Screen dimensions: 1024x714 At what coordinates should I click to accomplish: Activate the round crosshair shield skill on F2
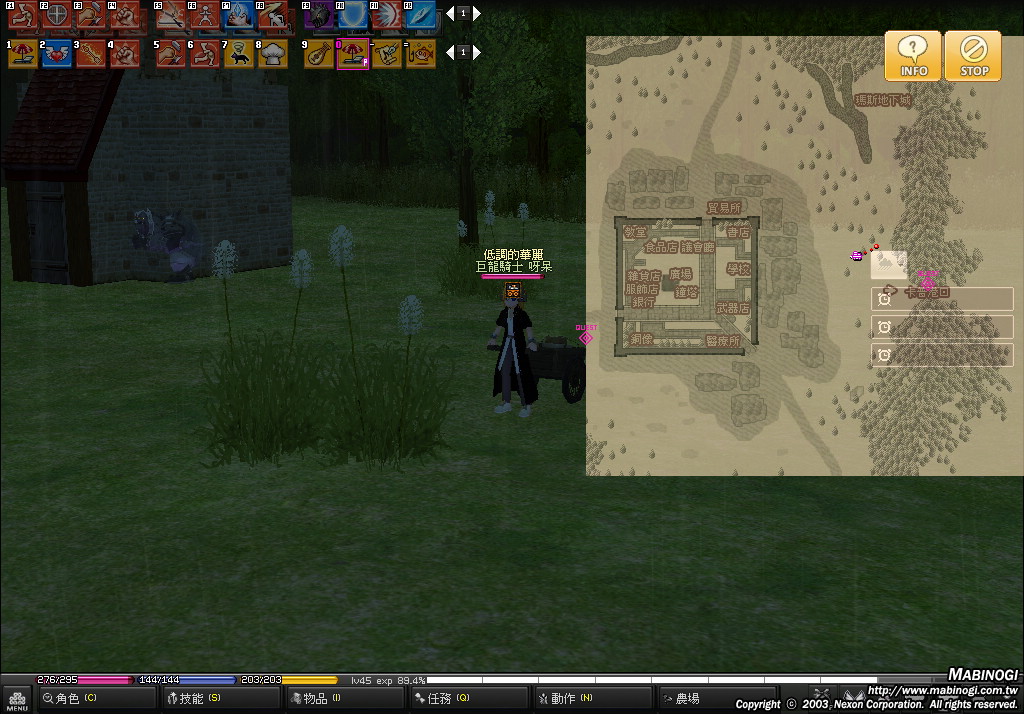coord(57,15)
